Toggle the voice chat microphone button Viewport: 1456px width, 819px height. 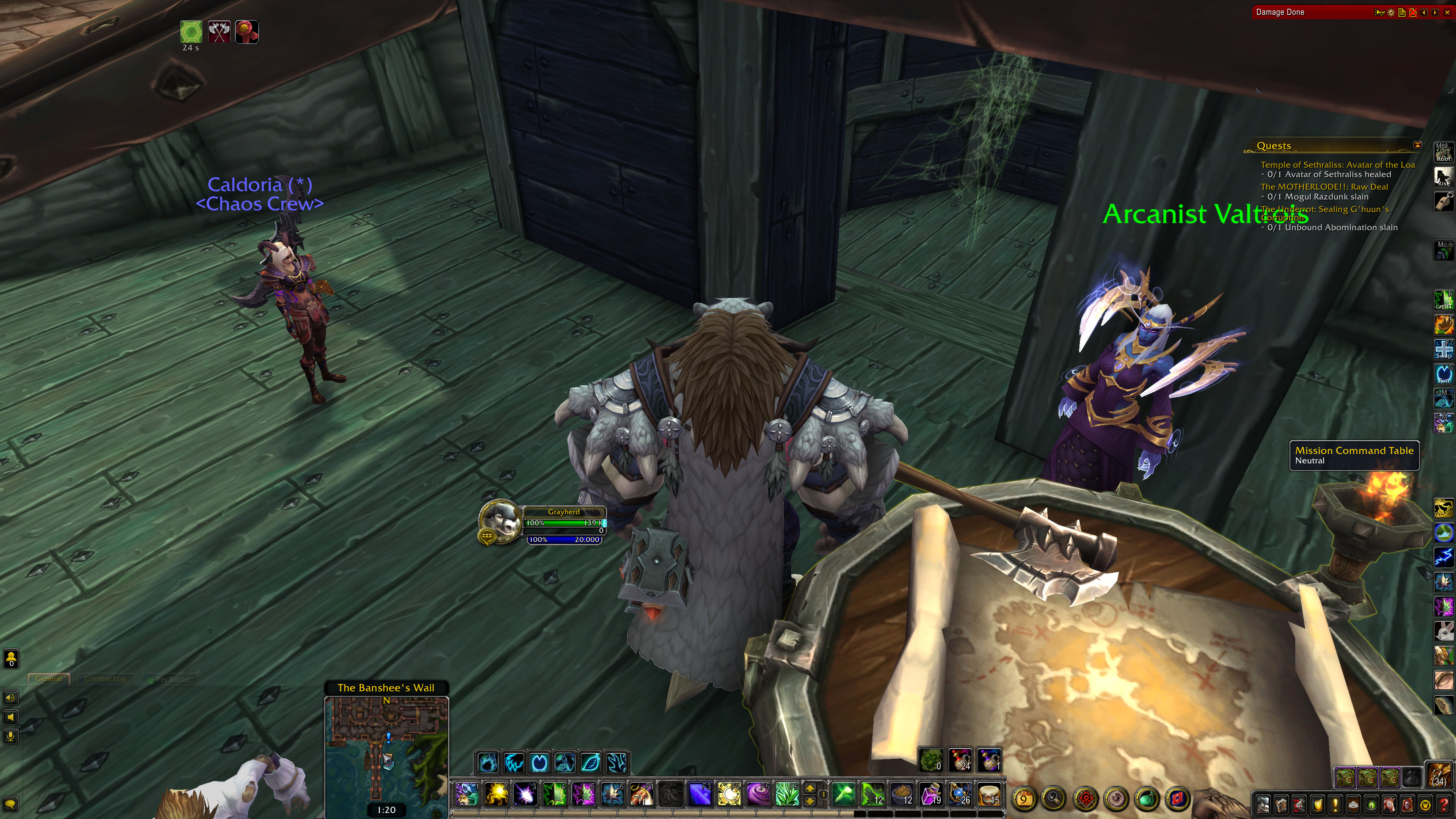11,736
